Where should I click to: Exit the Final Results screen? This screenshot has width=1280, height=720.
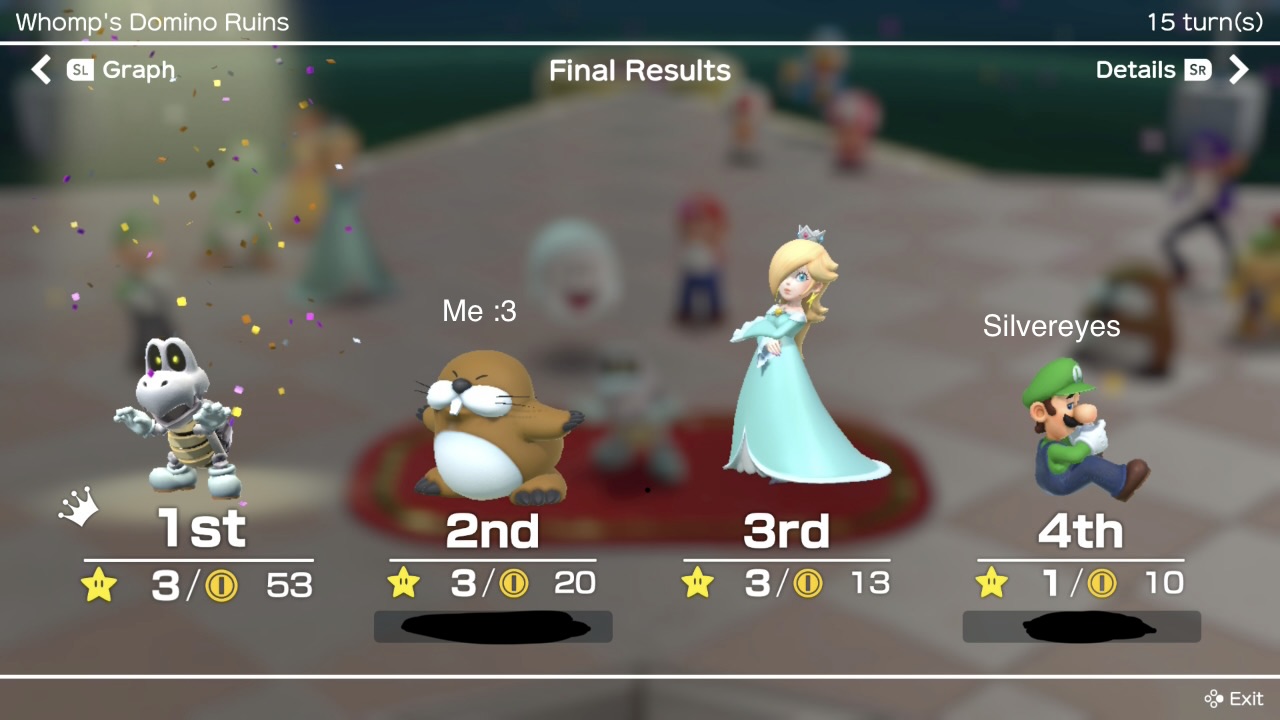tap(1234, 698)
